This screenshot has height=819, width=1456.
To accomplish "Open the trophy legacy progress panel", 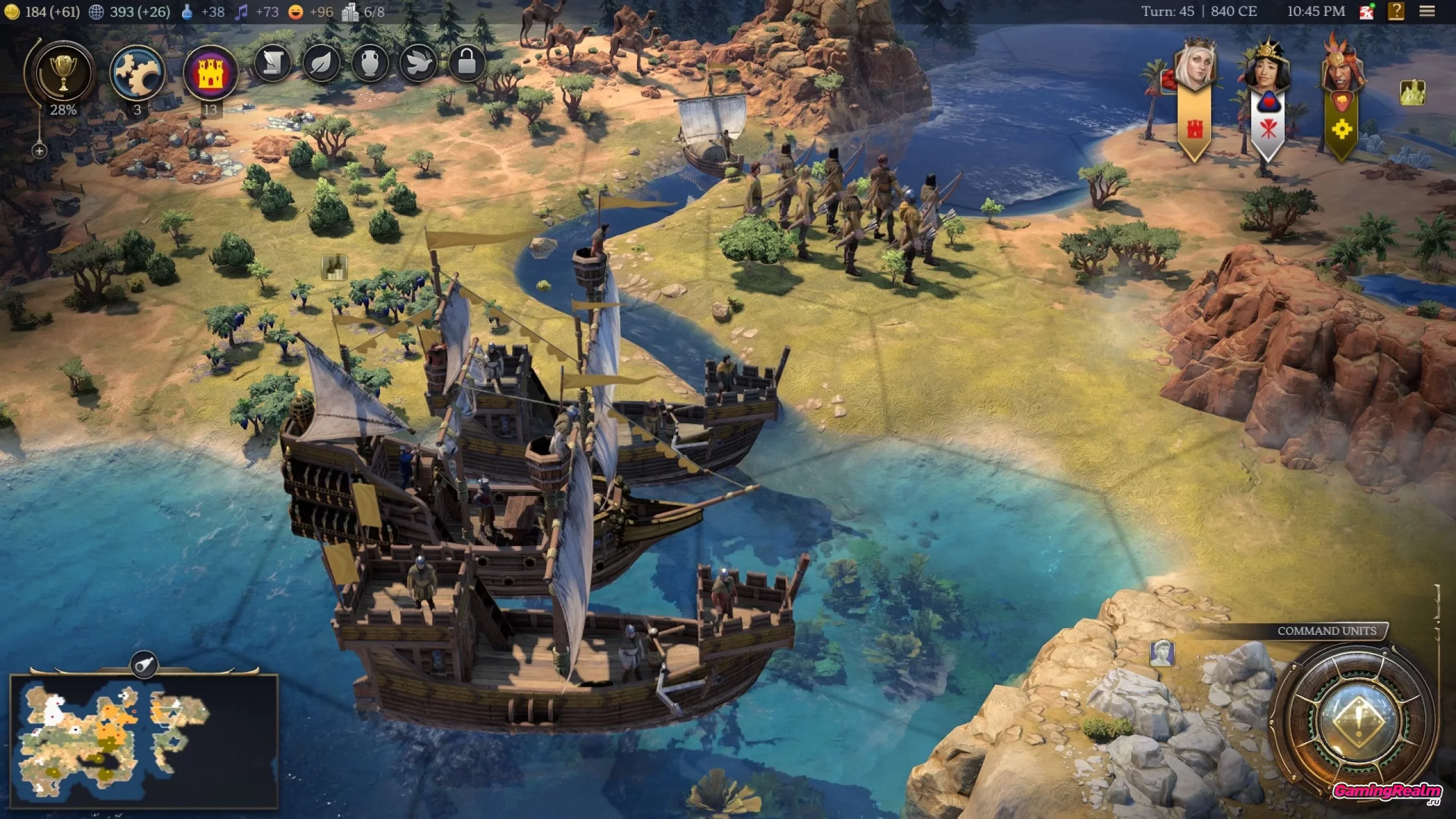I will coord(63,73).
